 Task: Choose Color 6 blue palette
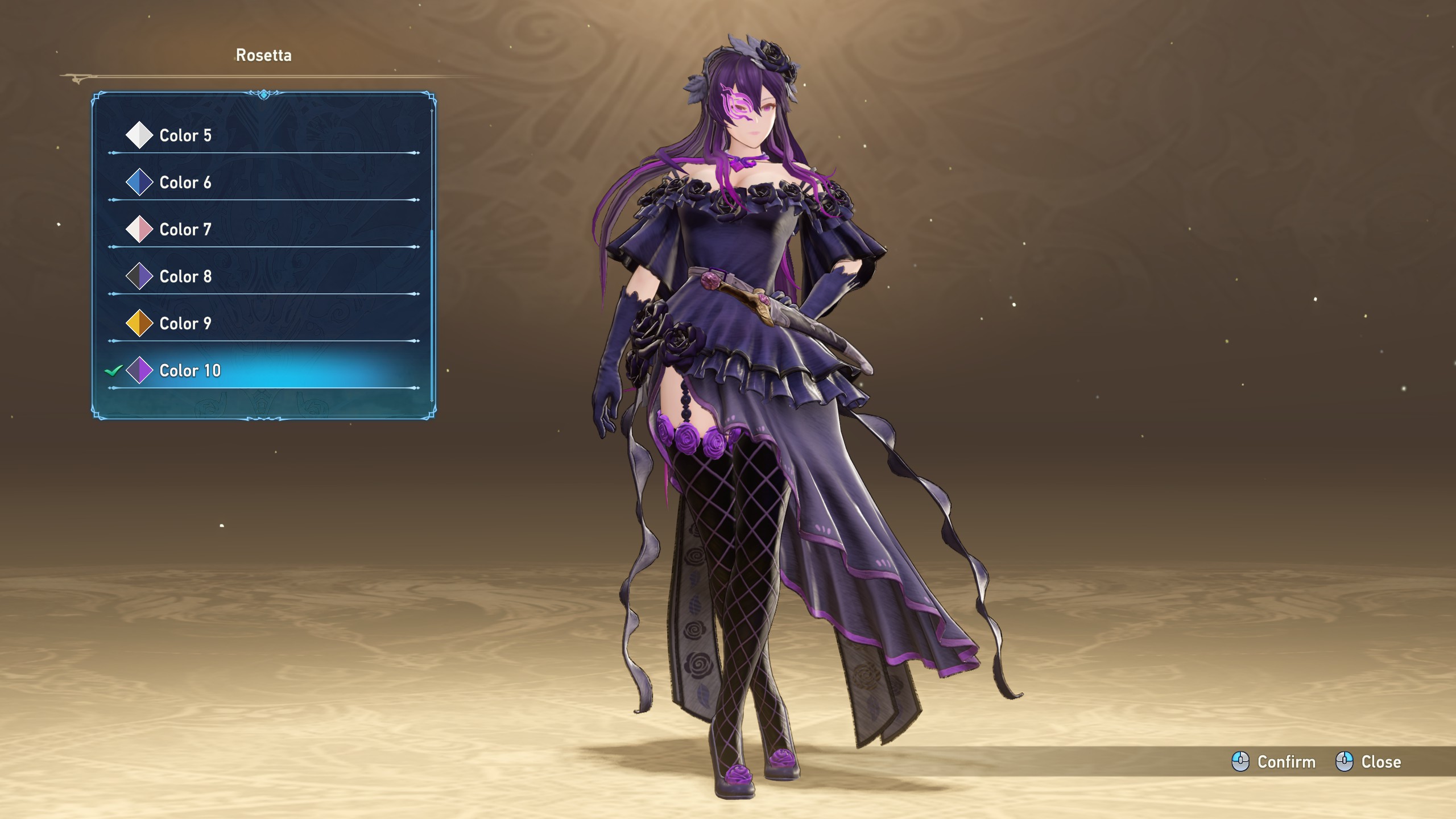[x=185, y=183]
